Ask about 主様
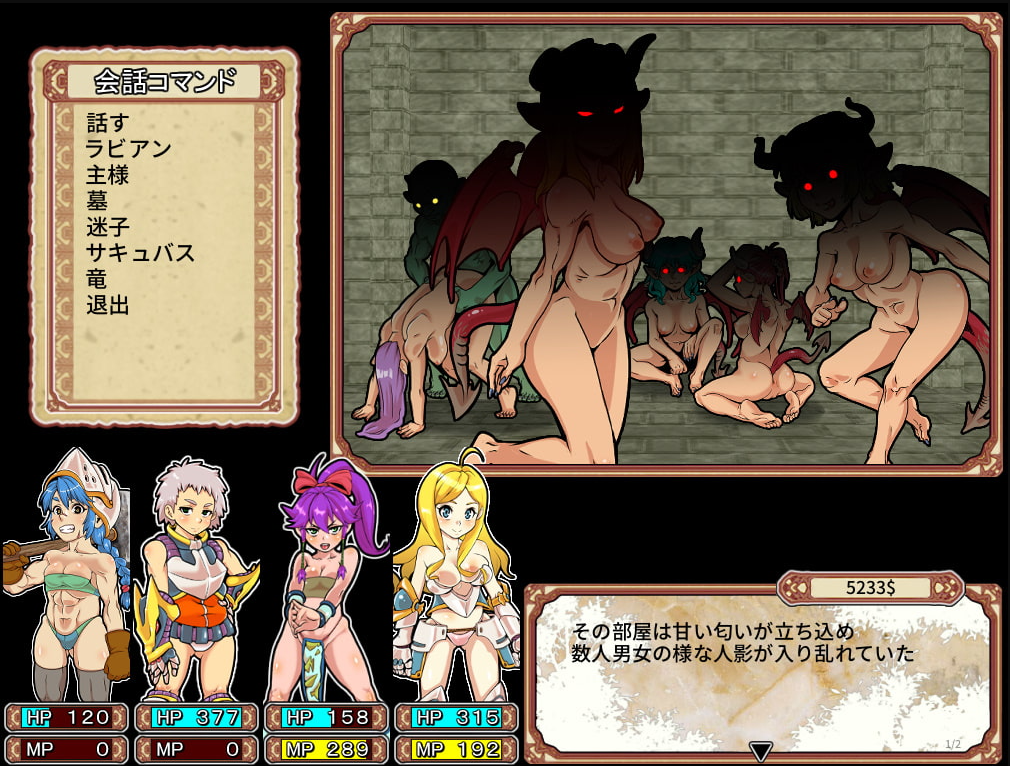This screenshot has width=1010, height=766. [108, 175]
